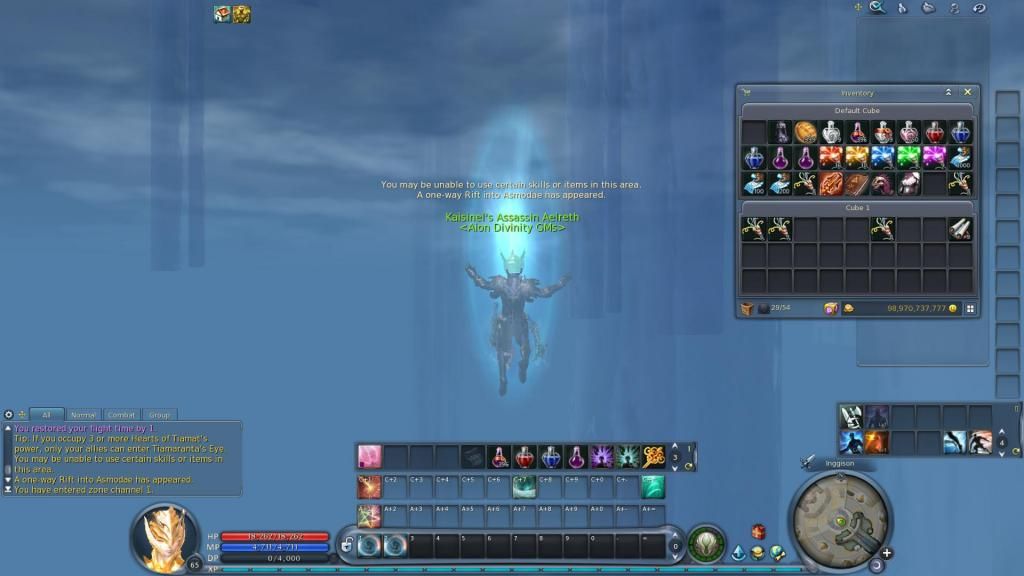Select the golden round bread item in inventory
This screenshot has width=1024, height=576.
tap(806, 133)
